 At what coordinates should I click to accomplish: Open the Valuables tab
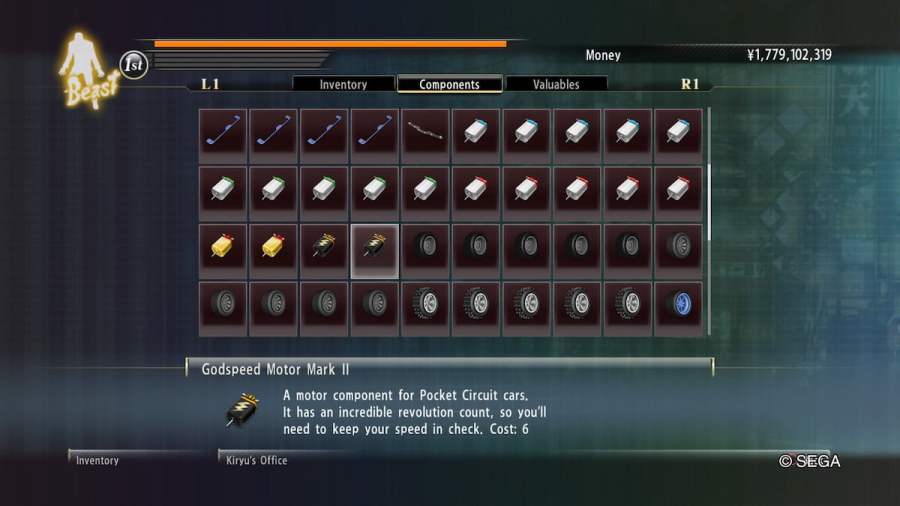(x=556, y=85)
